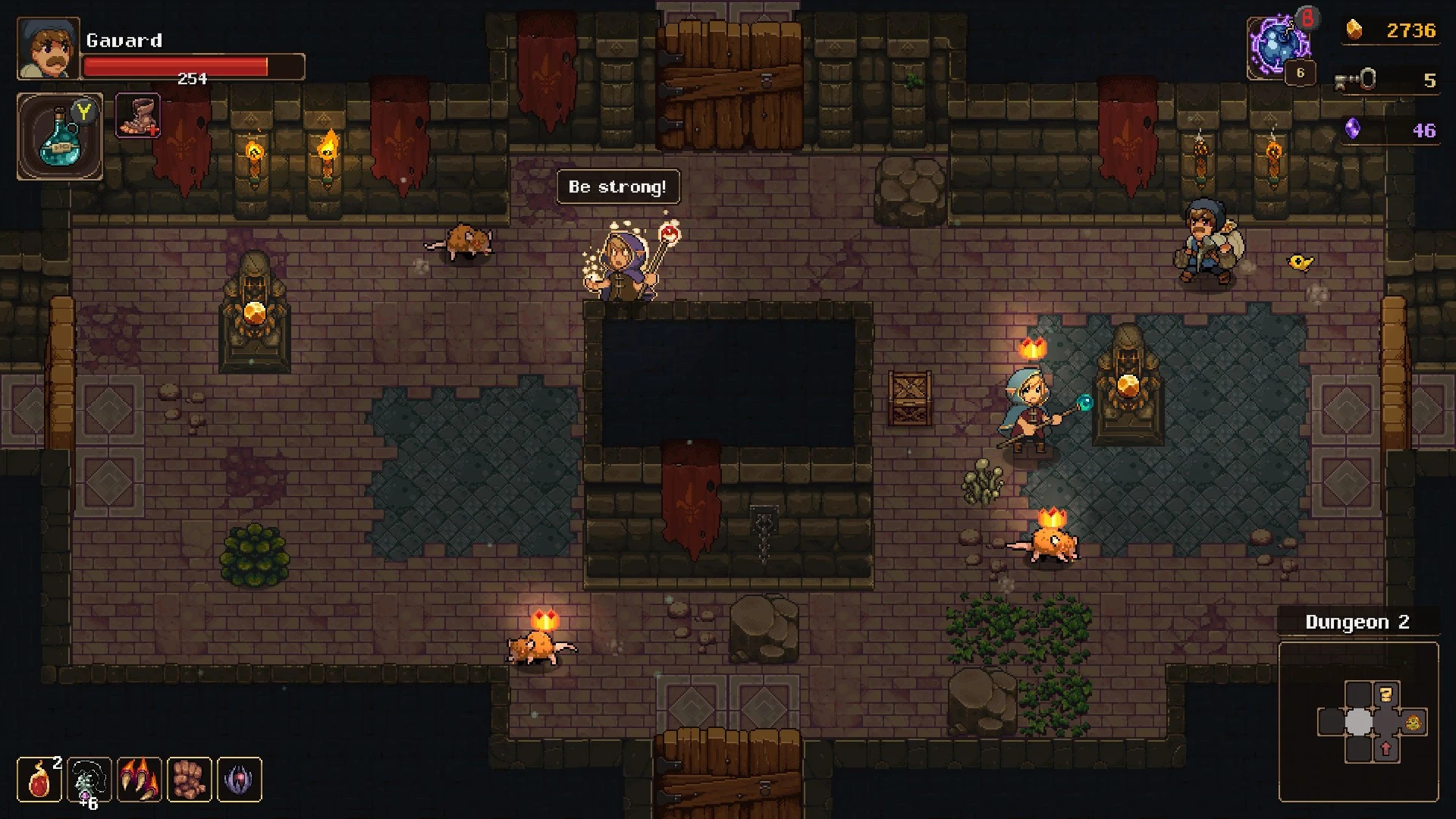The width and height of the screenshot is (1456, 819).
Task: Select the purple eye claw icon
Action: tap(239, 779)
